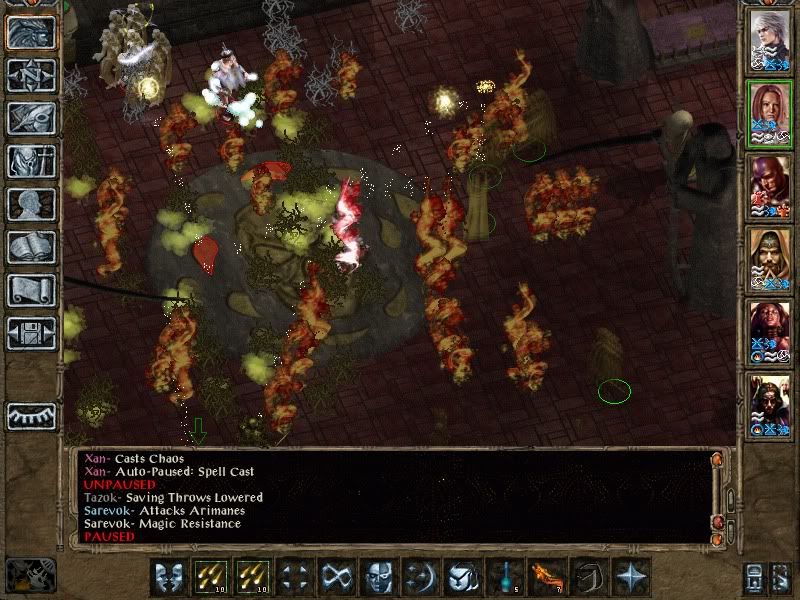Open the mage spellbook

pyautogui.click(x=31, y=247)
